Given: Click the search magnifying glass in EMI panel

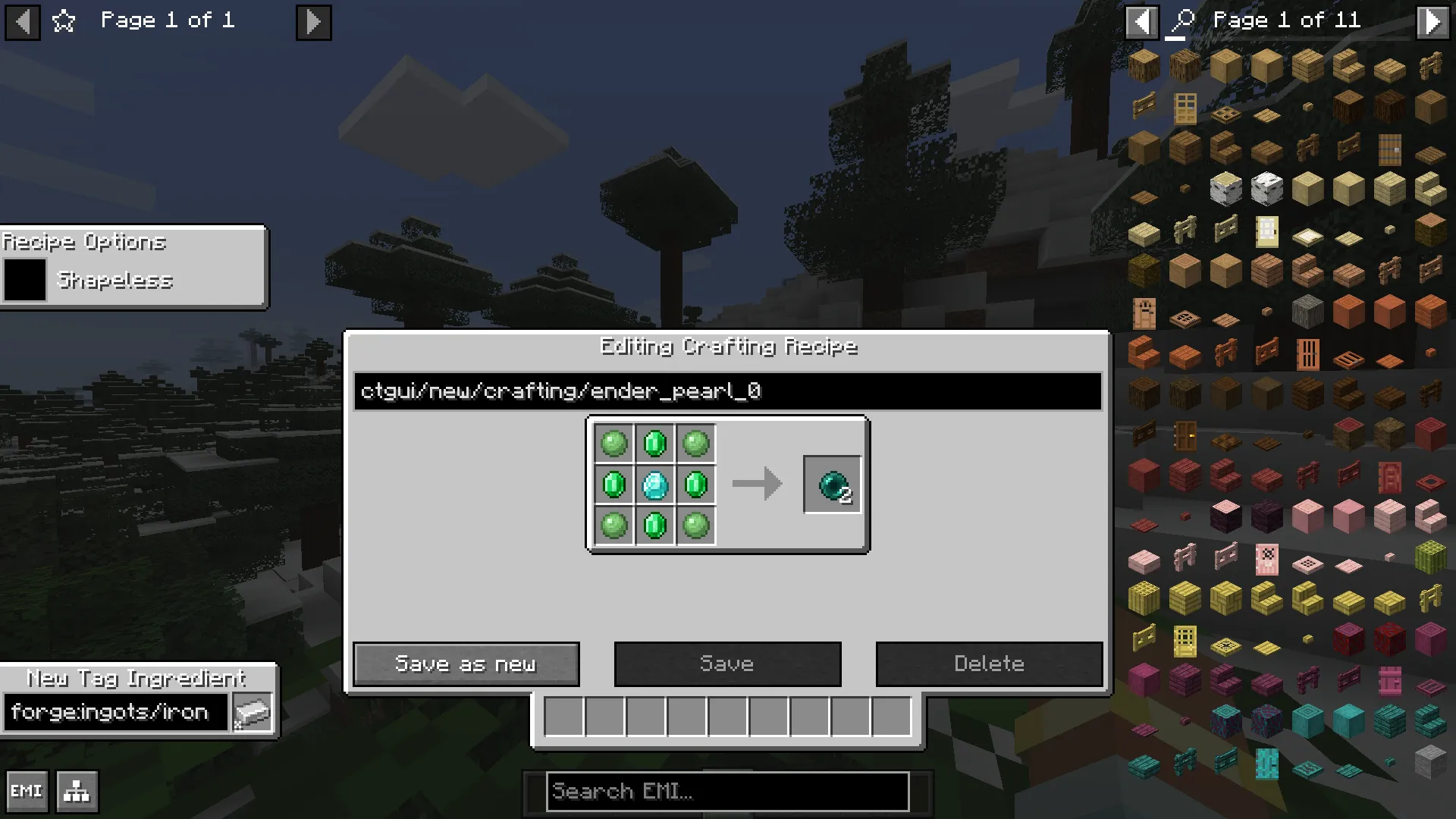Looking at the screenshot, I should coord(1183,20).
